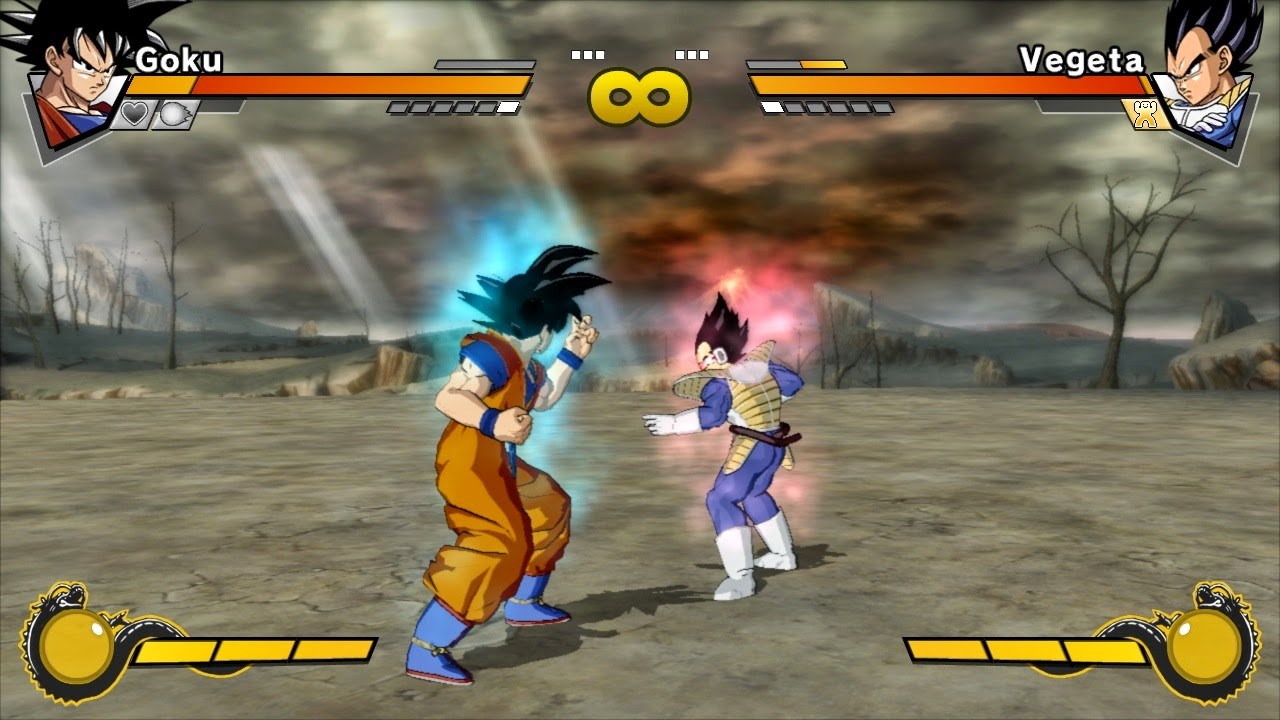The image size is (1280, 720).
Task: Select the grey icon beside Goku's heart icon
Action: tap(172, 114)
